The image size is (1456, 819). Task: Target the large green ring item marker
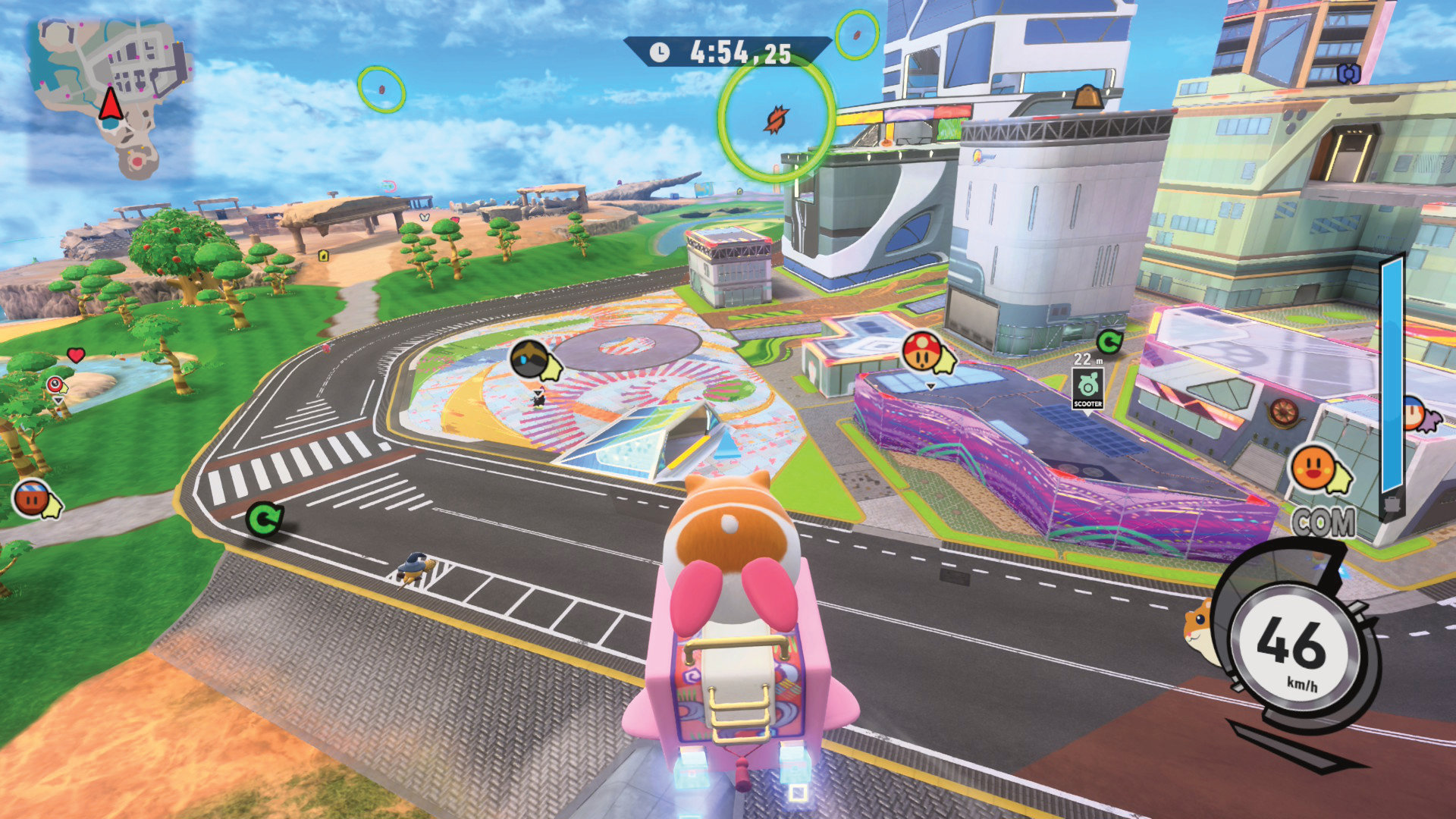pos(776,118)
